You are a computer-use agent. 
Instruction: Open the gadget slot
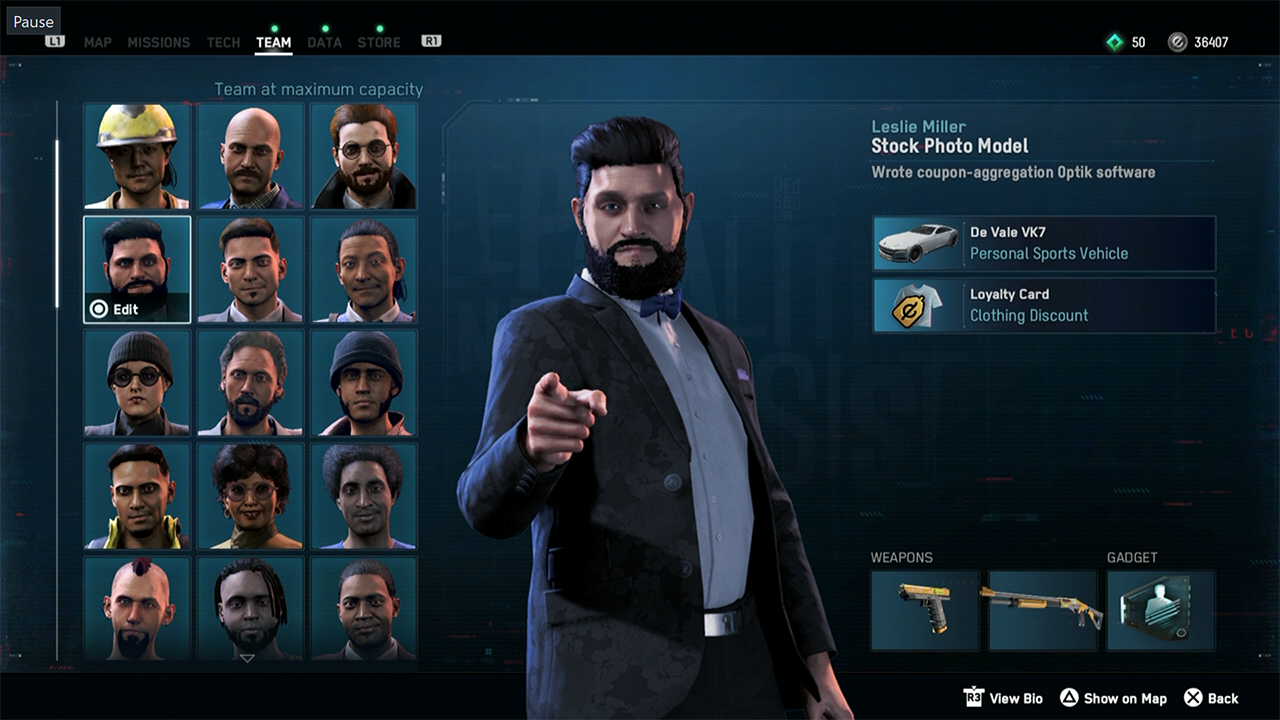click(1161, 610)
